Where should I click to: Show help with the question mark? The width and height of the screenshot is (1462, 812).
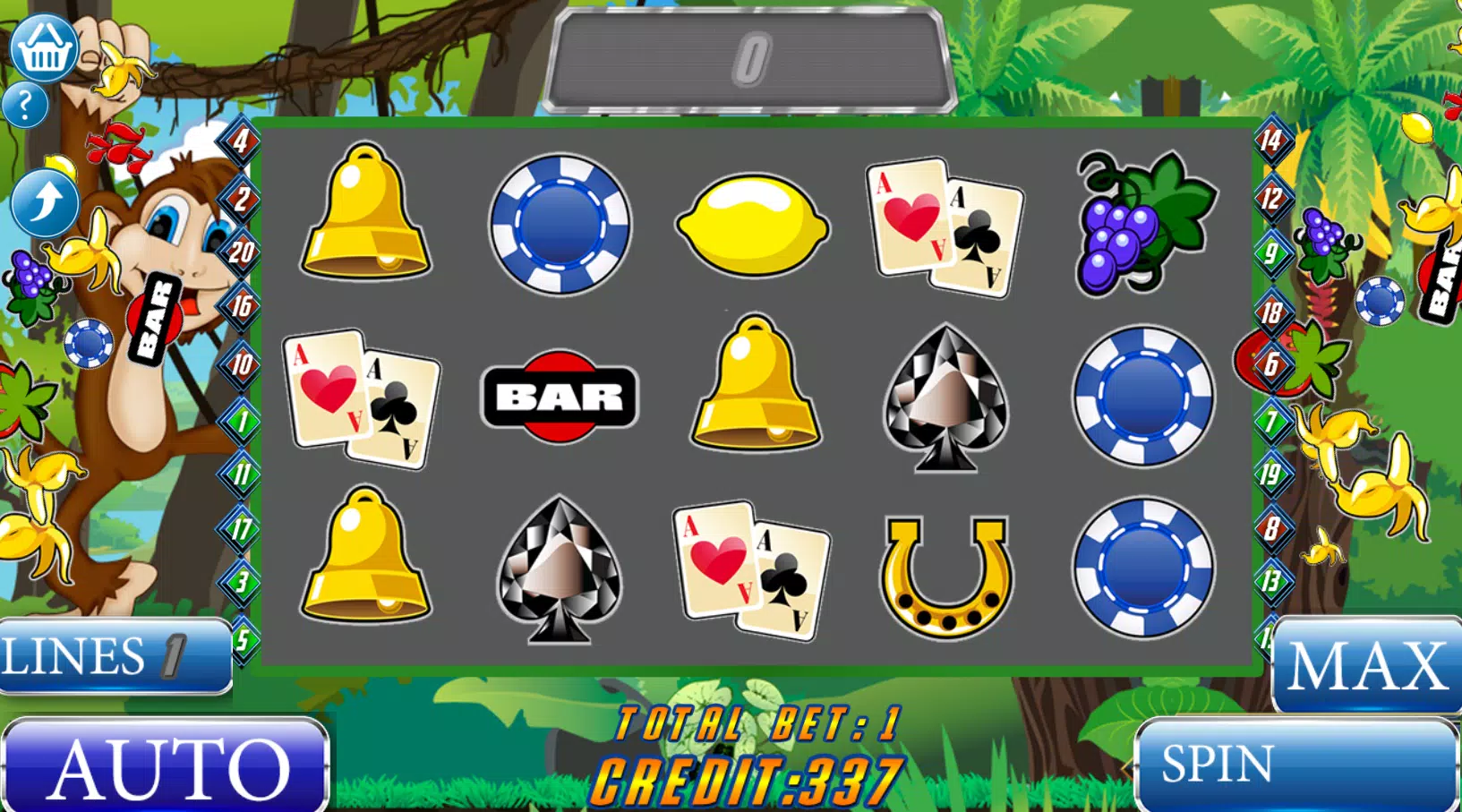tap(25, 106)
